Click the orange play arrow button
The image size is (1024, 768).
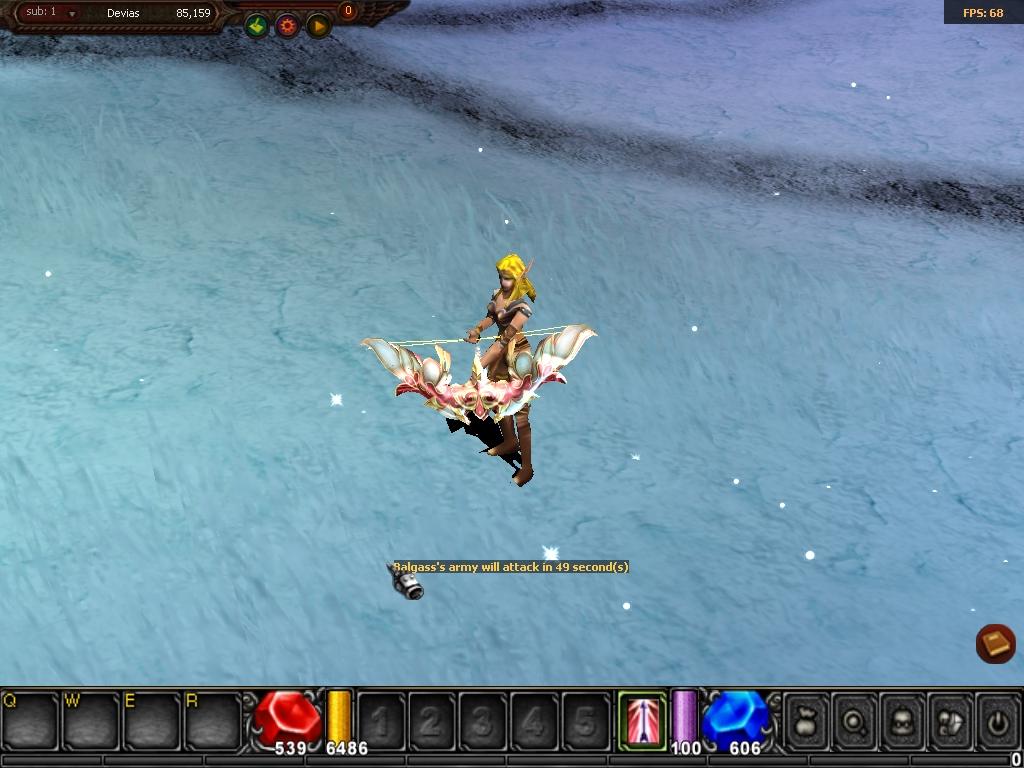pos(318,26)
